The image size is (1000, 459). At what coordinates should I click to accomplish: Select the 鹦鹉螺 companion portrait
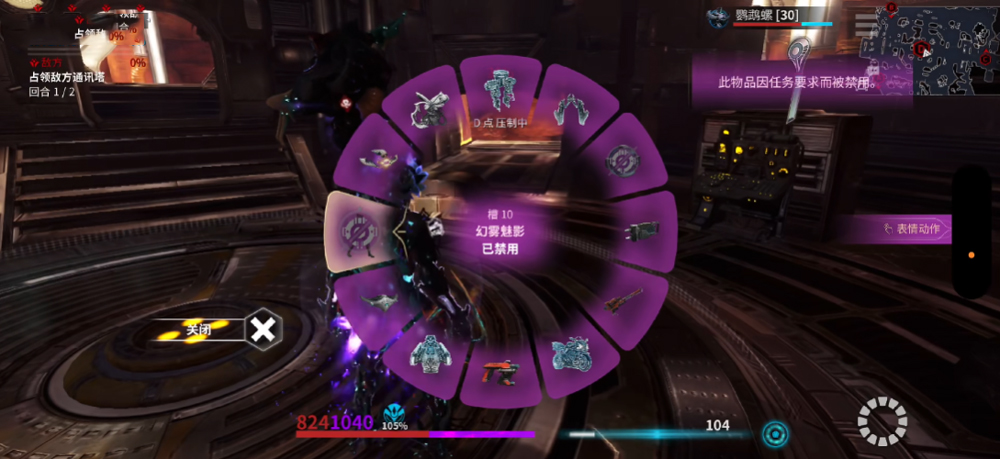click(x=718, y=17)
